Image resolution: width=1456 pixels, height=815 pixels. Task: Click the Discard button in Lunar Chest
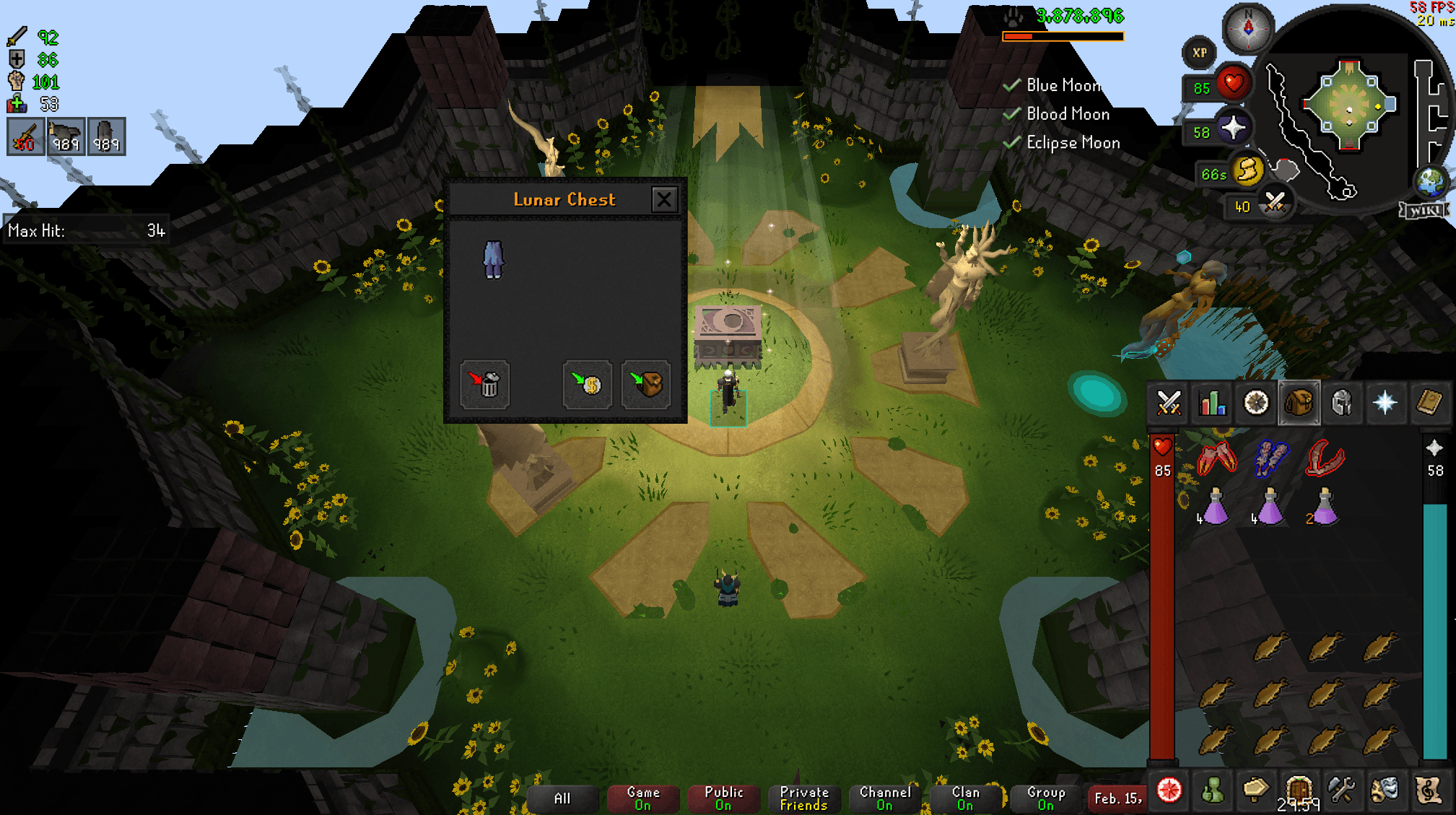[485, 385]
